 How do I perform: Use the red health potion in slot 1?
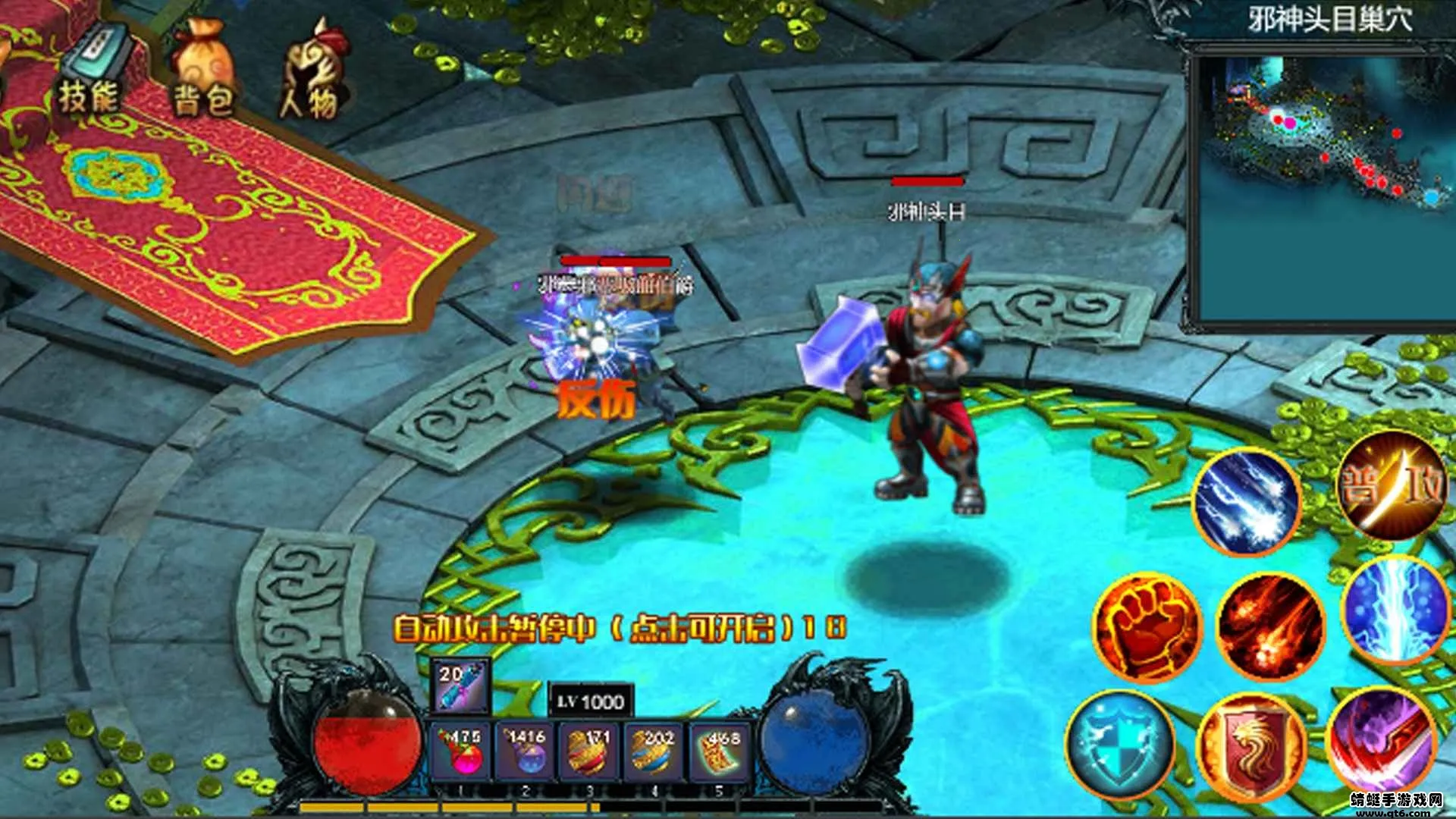(x=462, y=751)
